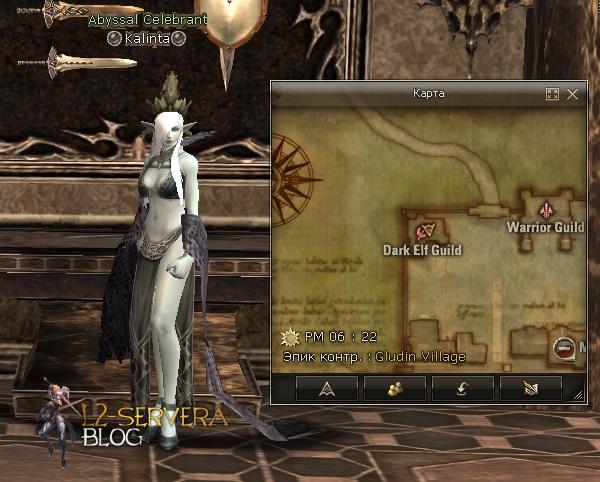The image size is (600, 482).
Task: Click the rightmost arrow-icon map button
Action: [x=529, y=389]
